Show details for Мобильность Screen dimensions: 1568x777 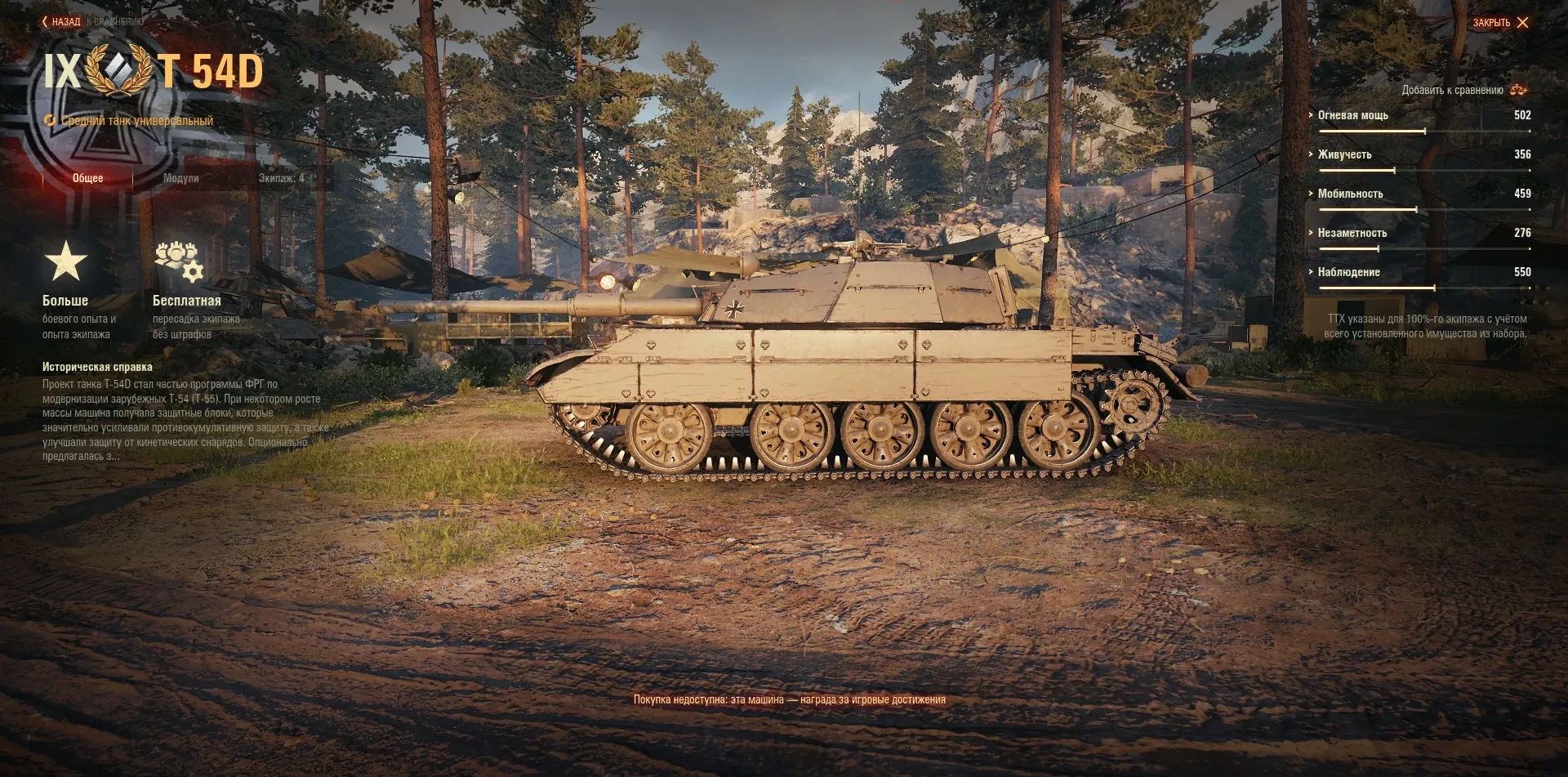click(1350, 194)
